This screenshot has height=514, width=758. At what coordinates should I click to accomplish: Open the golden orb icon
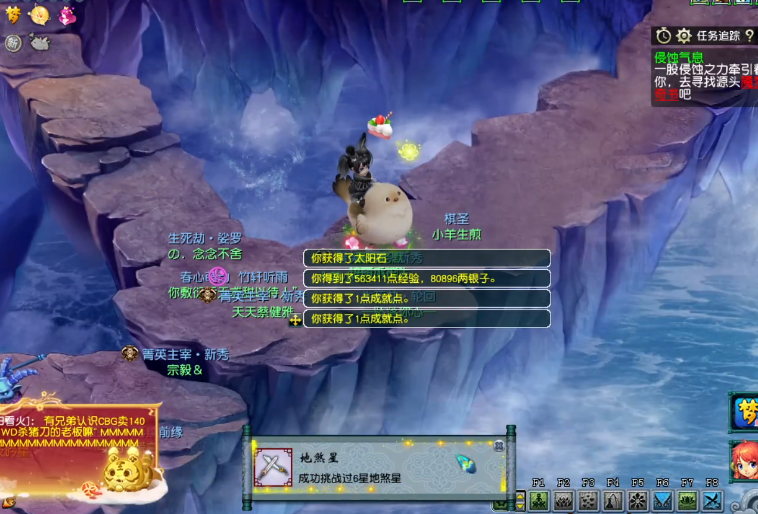tap(40, 14)
